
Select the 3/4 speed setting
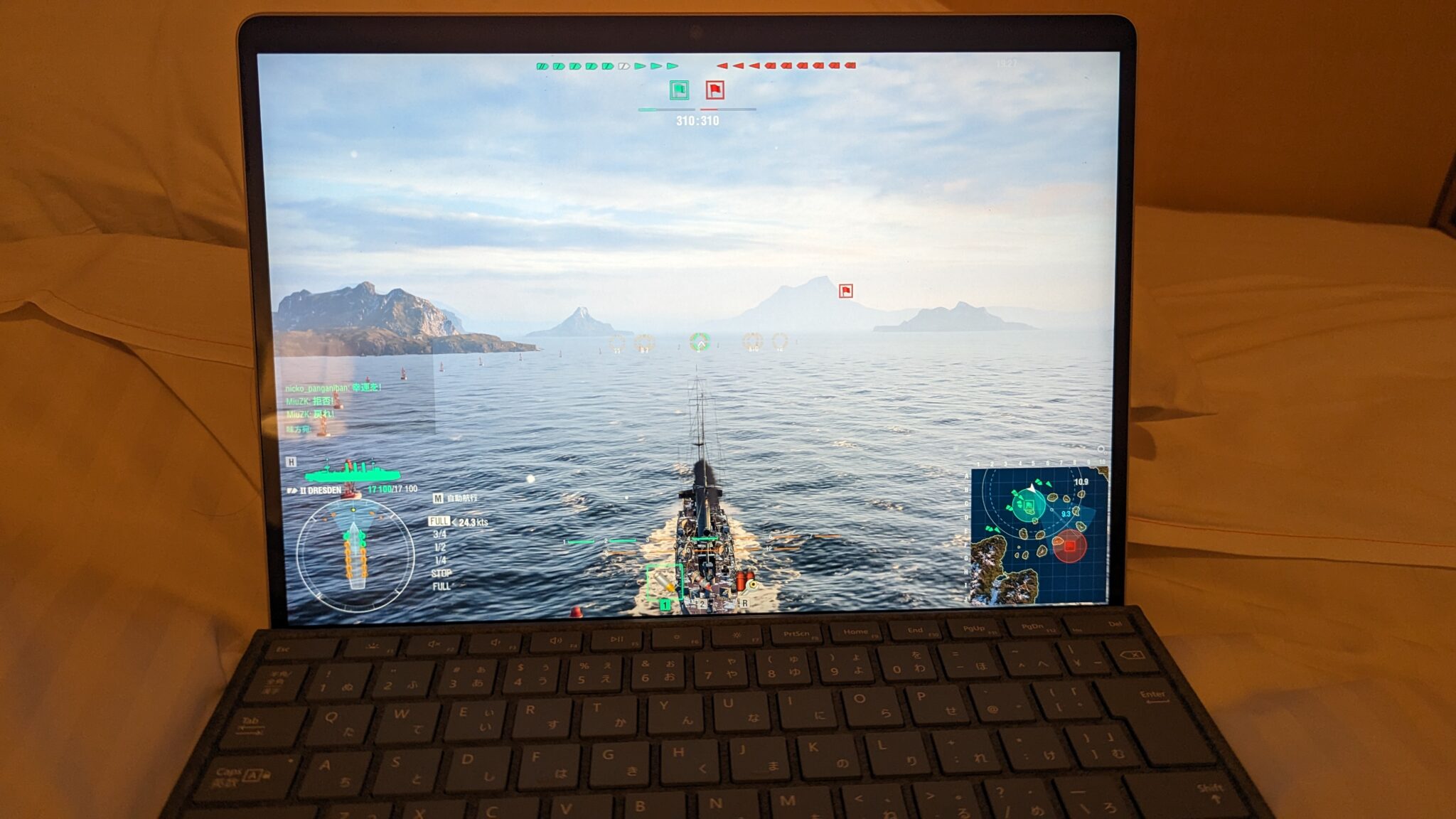pyautogui.click(x=439, y=534)
